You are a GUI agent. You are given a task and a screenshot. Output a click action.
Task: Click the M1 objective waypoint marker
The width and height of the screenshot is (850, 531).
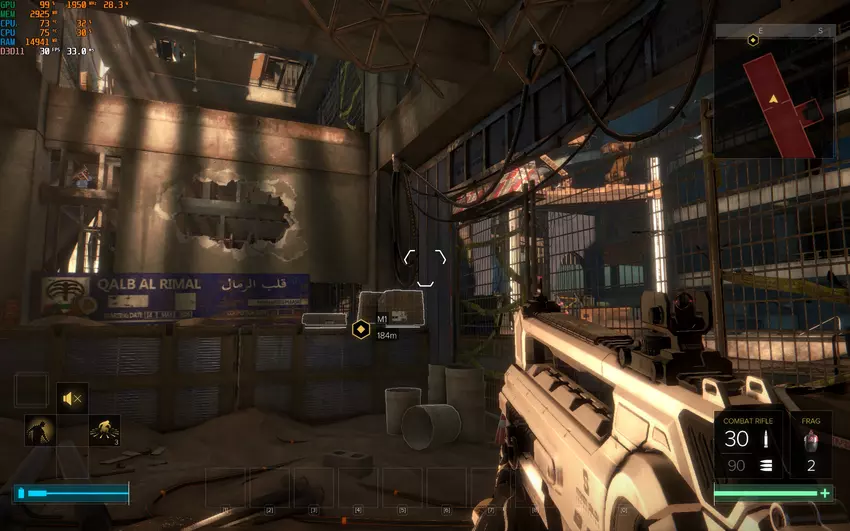[361, 327]
